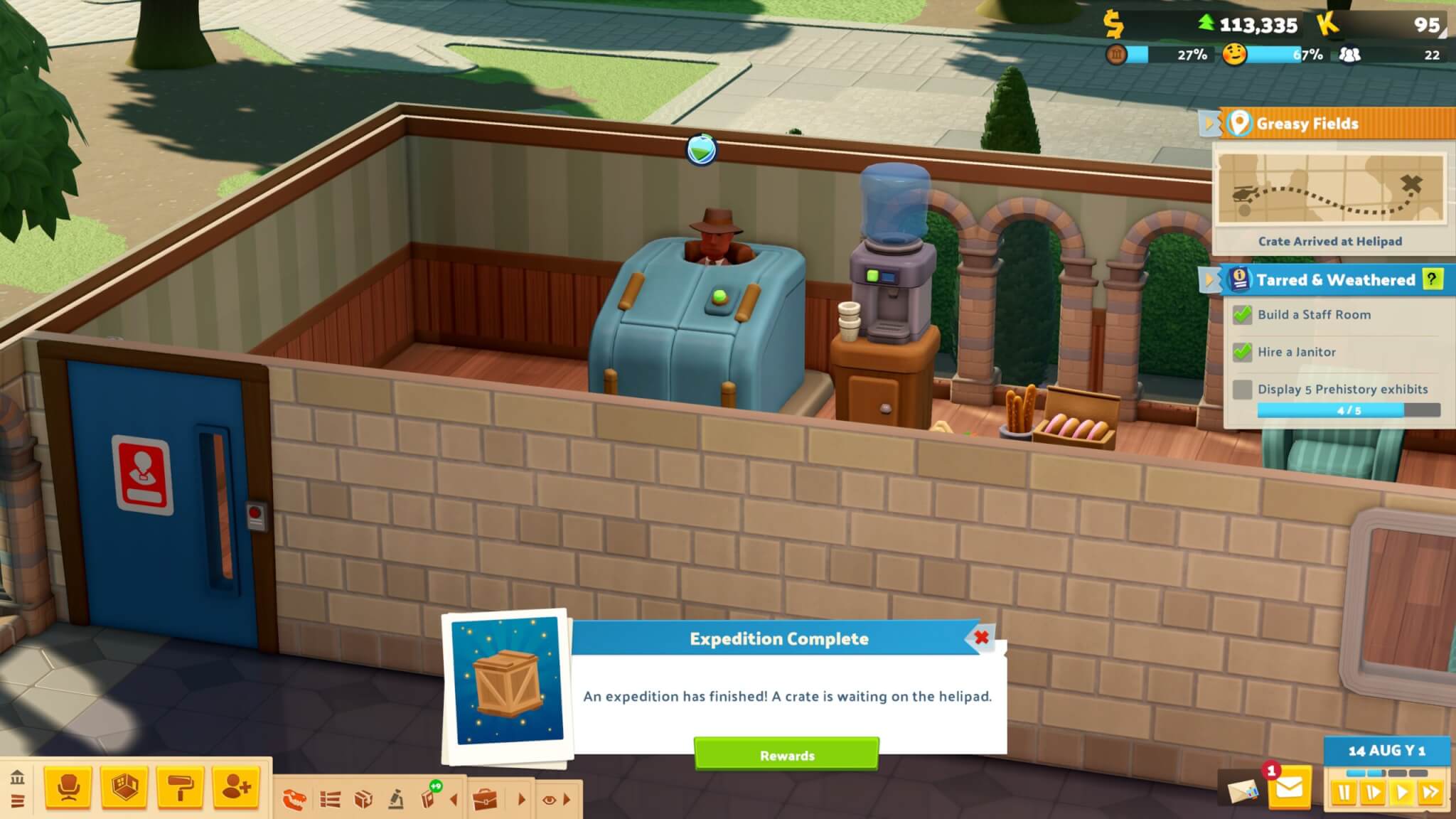Open the museum overview building icon
This screenshot has width=1456, height=819.
(18, 777)
